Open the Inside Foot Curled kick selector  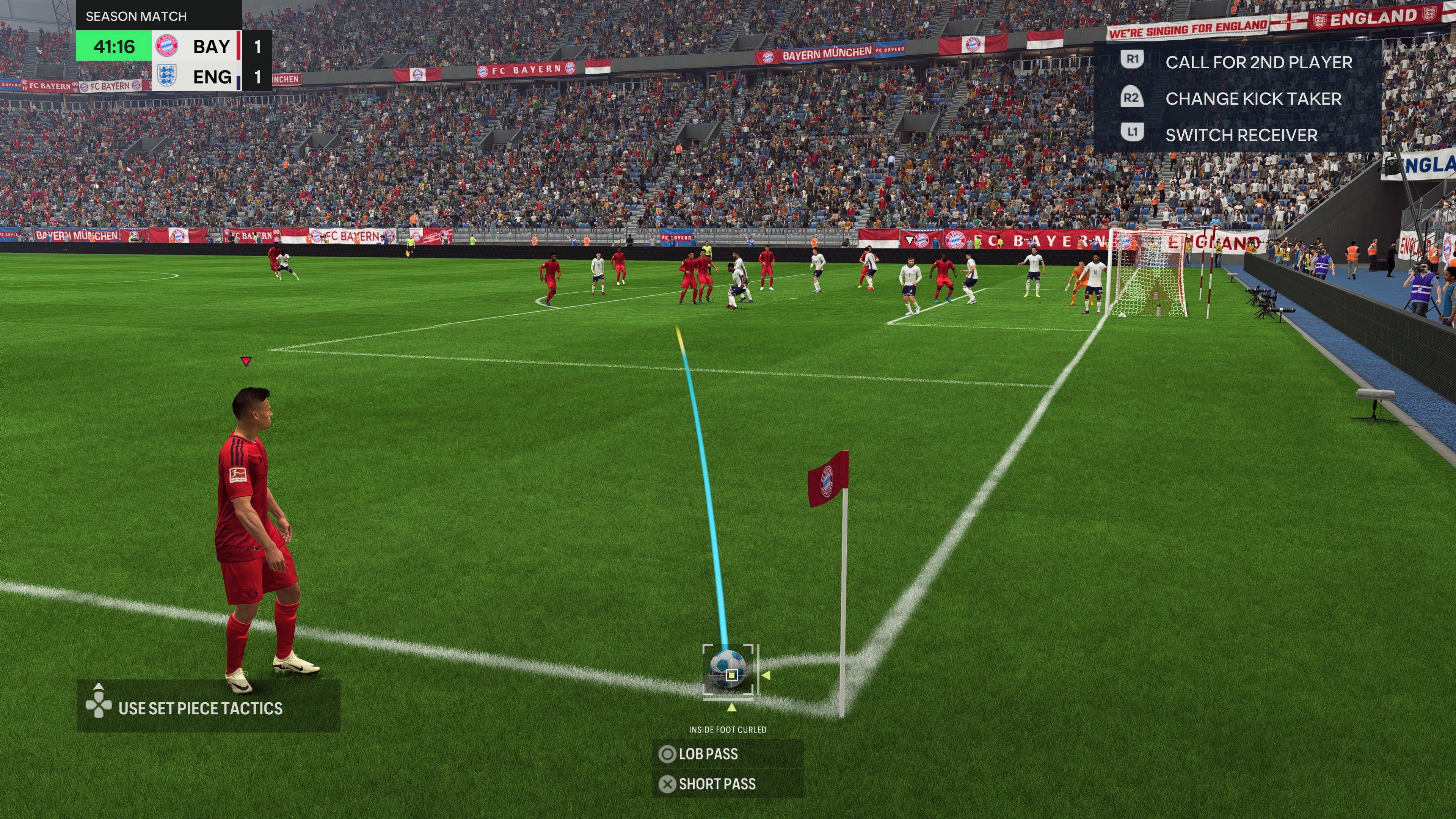(x=727, y=729)
